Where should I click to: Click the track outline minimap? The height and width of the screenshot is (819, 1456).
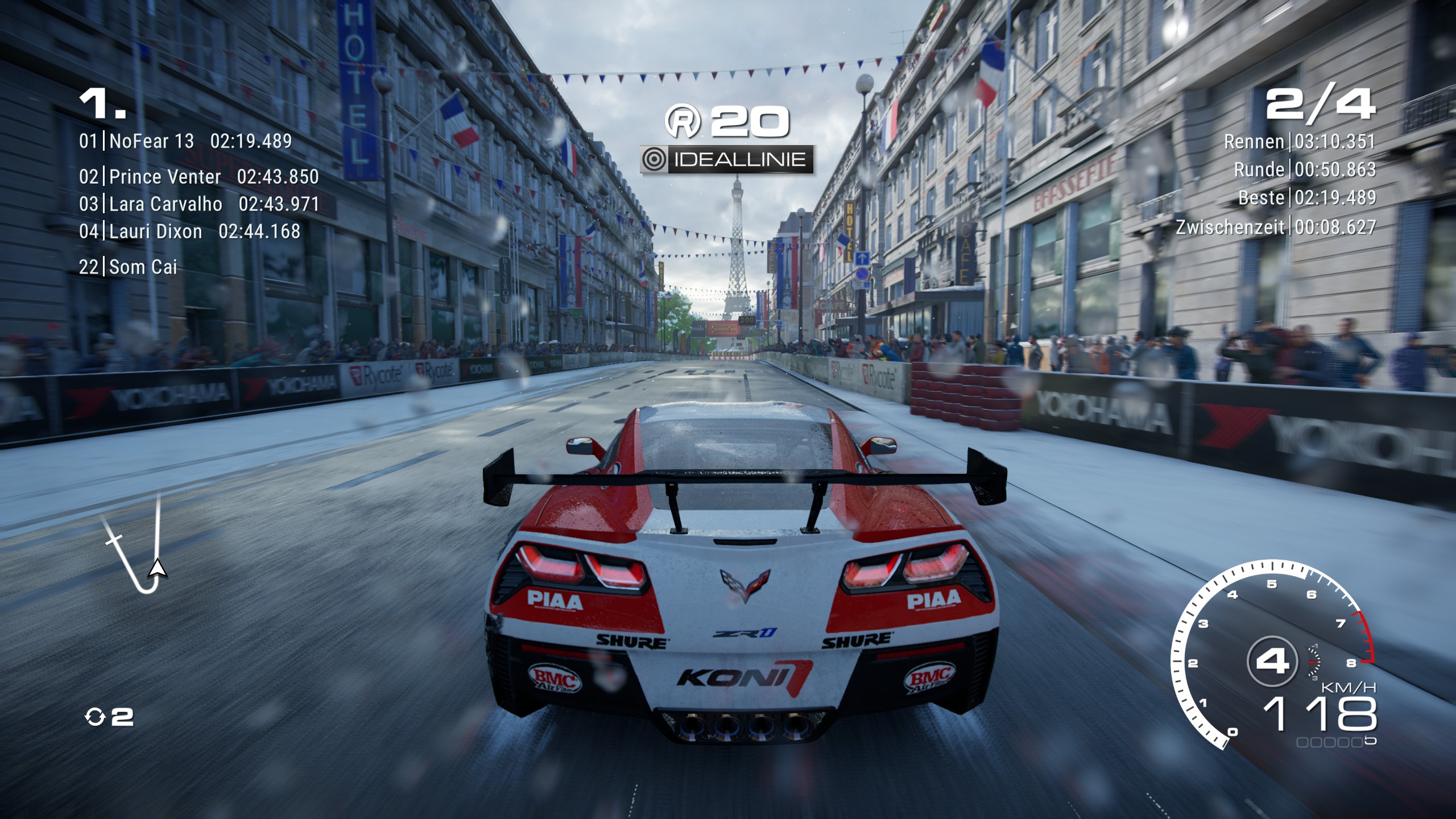136,547
